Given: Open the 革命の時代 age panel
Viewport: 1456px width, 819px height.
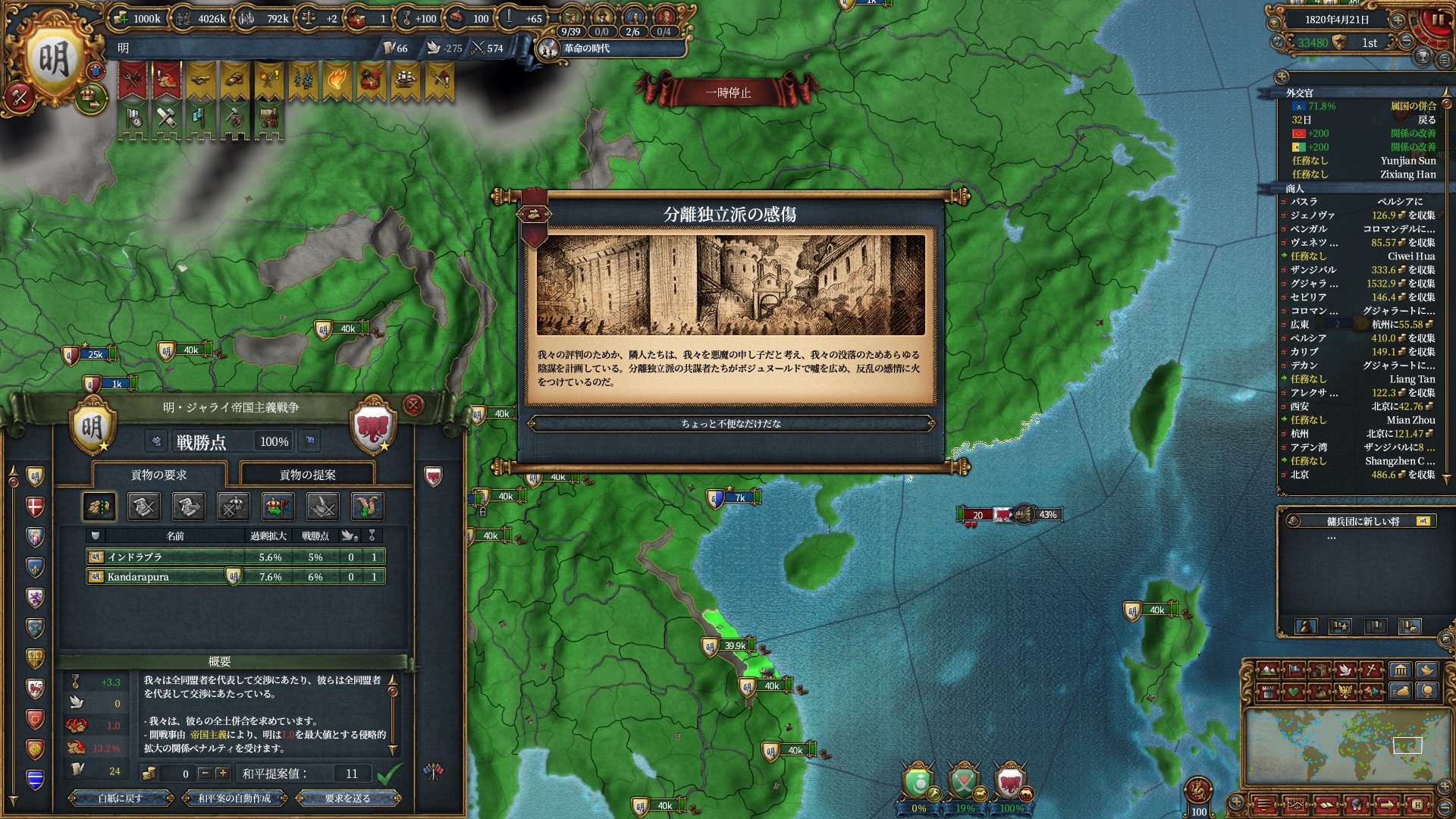Looking at the screenshot, I should [585, 49].
